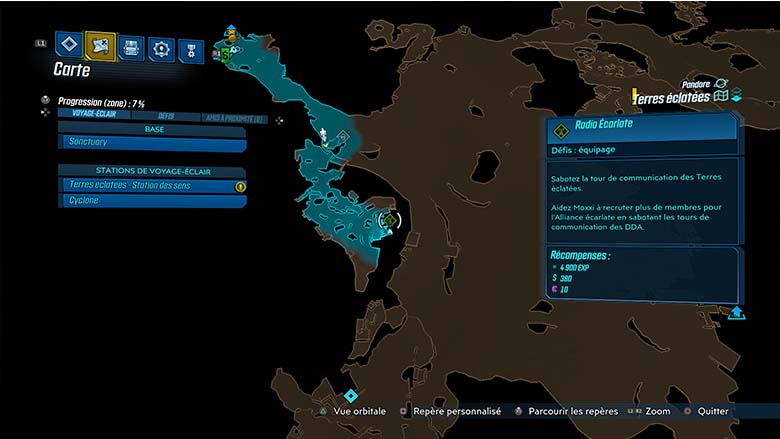Screen dimensions: 780x439
Task: Select the green dollar vending machine marker
Action: (x=226, y=53)
